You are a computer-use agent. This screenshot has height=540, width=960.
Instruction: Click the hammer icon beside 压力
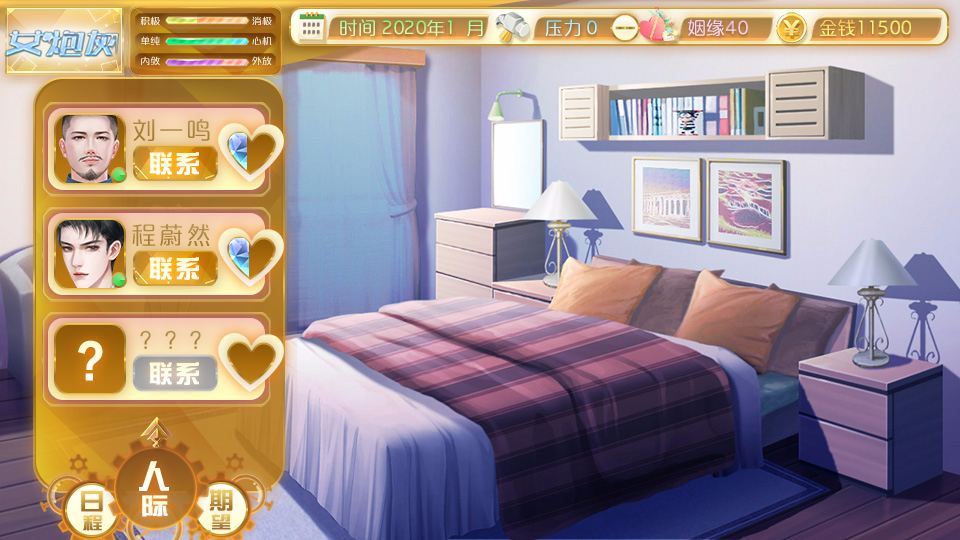point(511,27)
